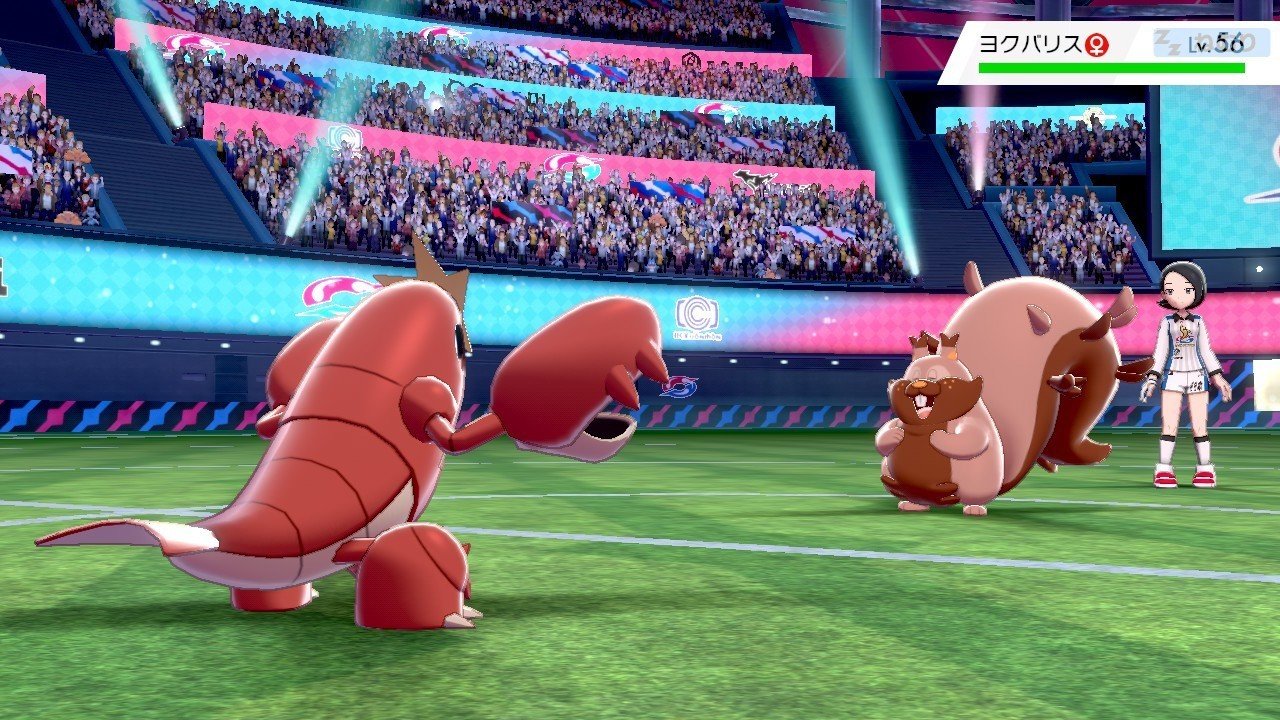
Task: Click the enemy Pokémon info panel
Action: pos(1110,50)
